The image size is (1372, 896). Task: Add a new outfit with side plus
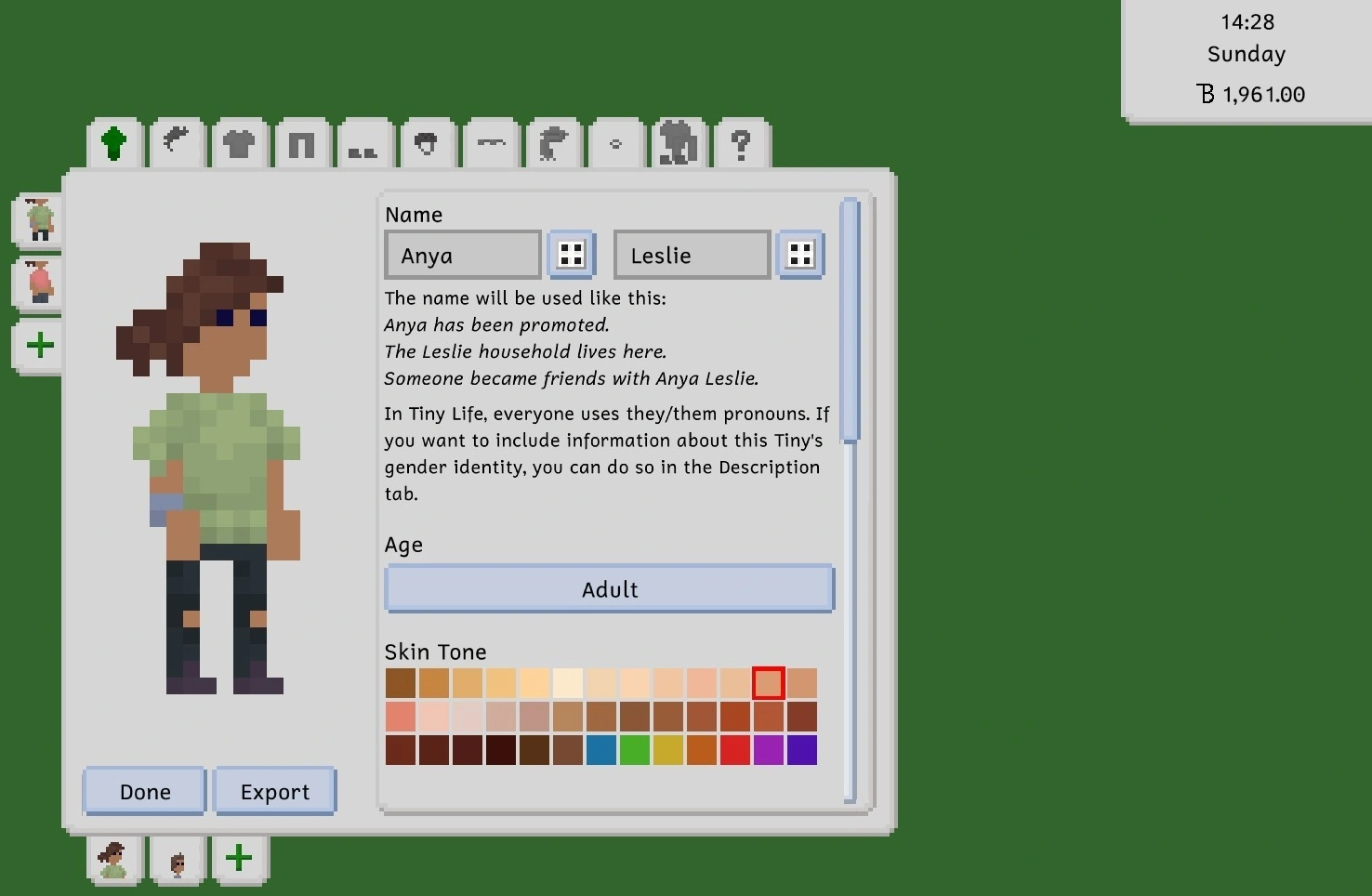[x=40, y=346]
